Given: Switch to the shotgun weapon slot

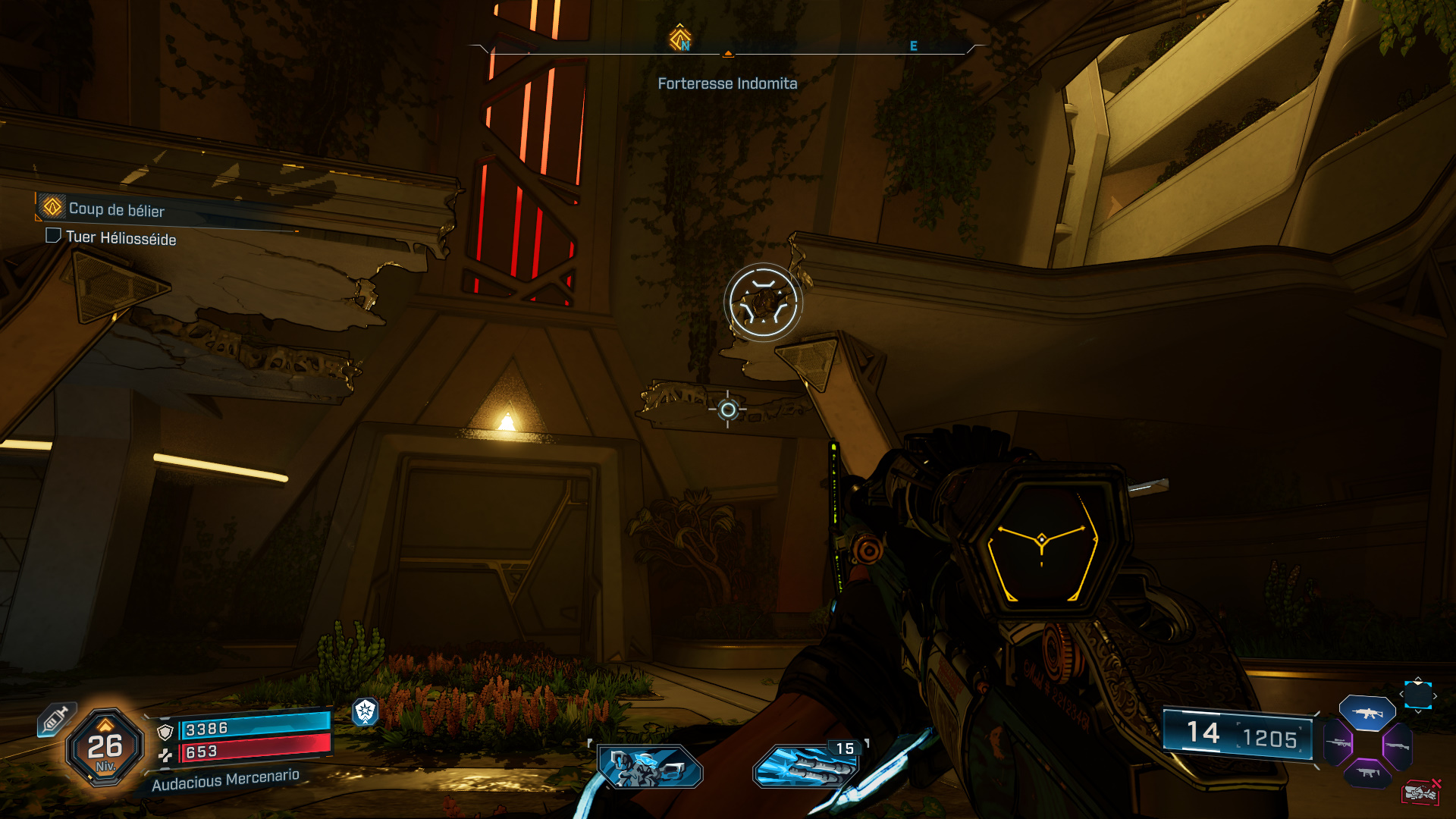Looking at the screenshot, I should [1397, 746].
